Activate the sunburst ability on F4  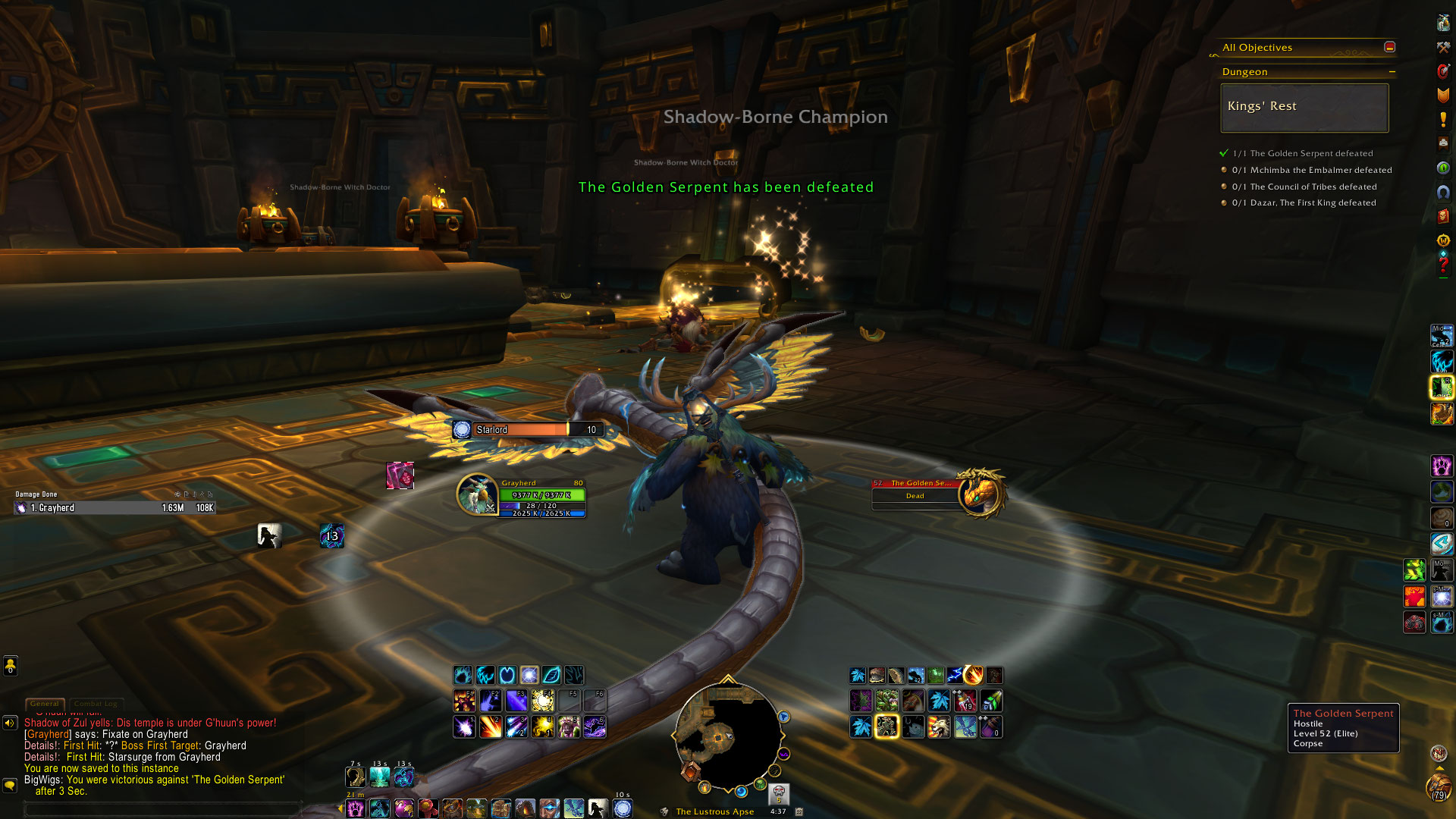(542, 701)
